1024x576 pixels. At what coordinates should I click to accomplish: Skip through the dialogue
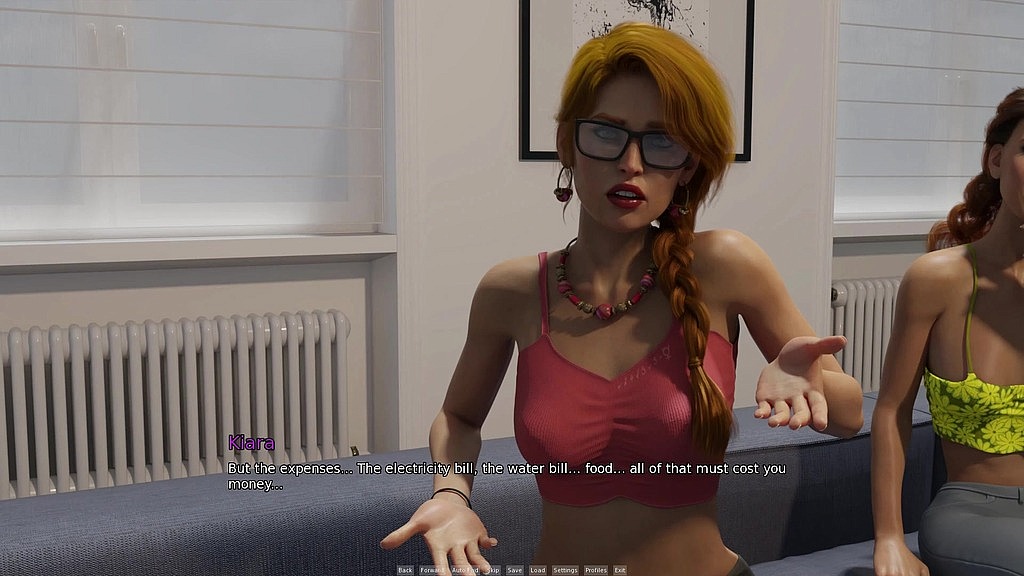493,570
